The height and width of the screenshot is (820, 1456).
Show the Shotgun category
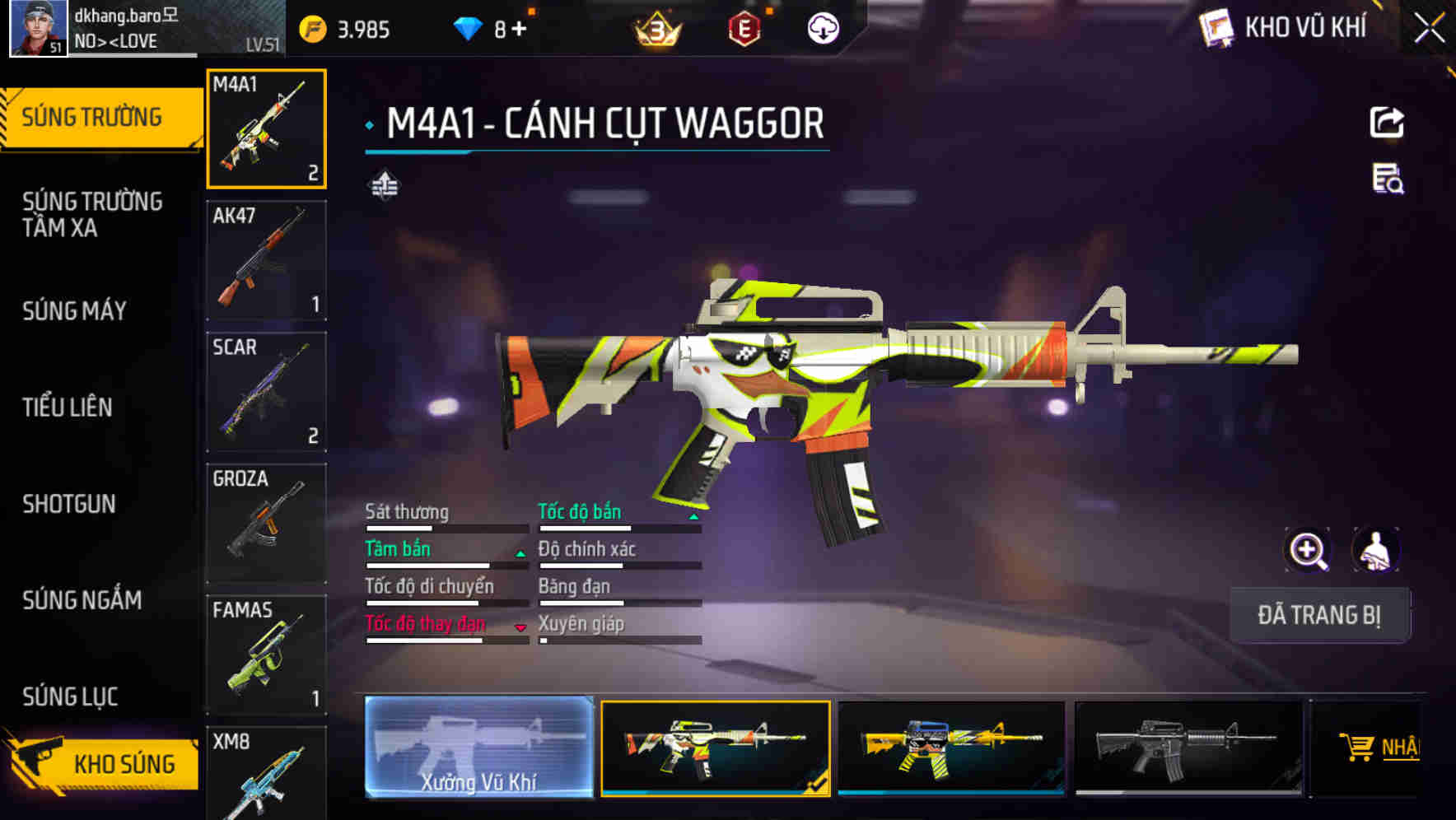click(x=69, y=504)
